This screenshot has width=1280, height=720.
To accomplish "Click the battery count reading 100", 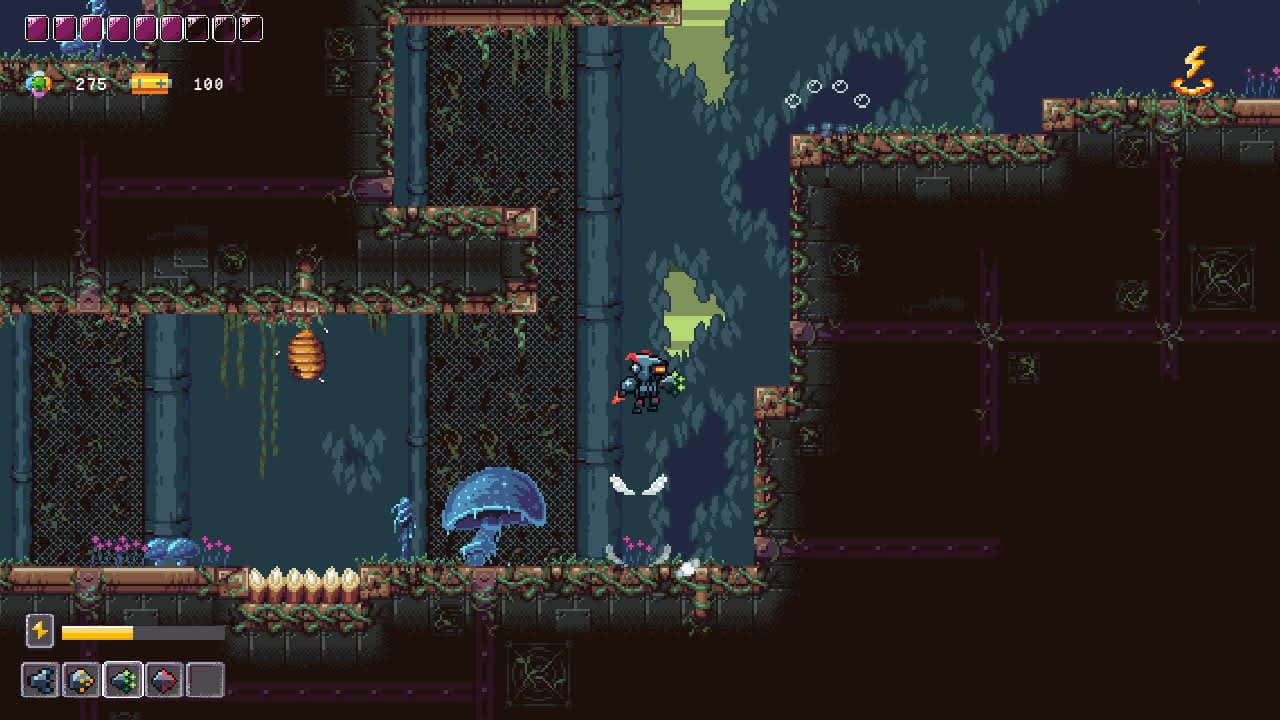I will click(x=210, y=84).
